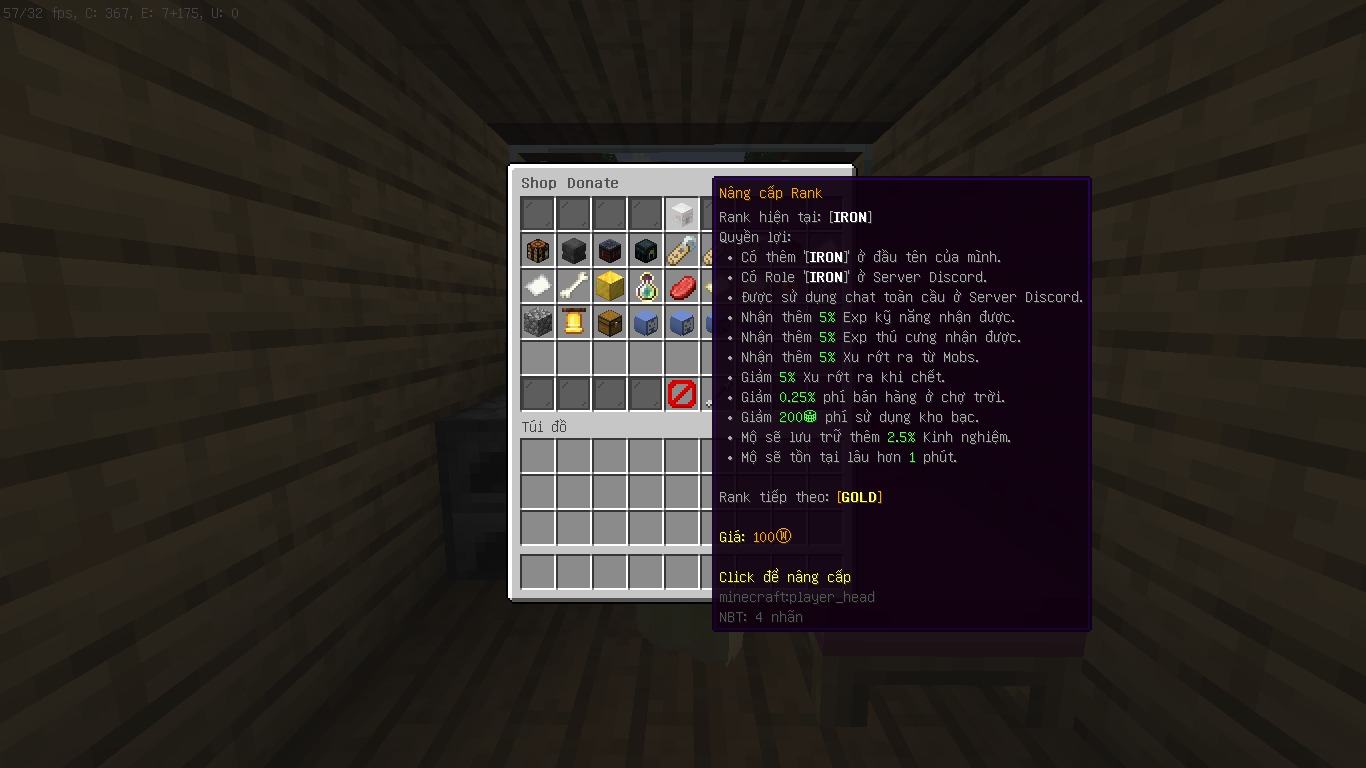Choose the gold block item
1366x768 pixels.
(x=609, y=286)
